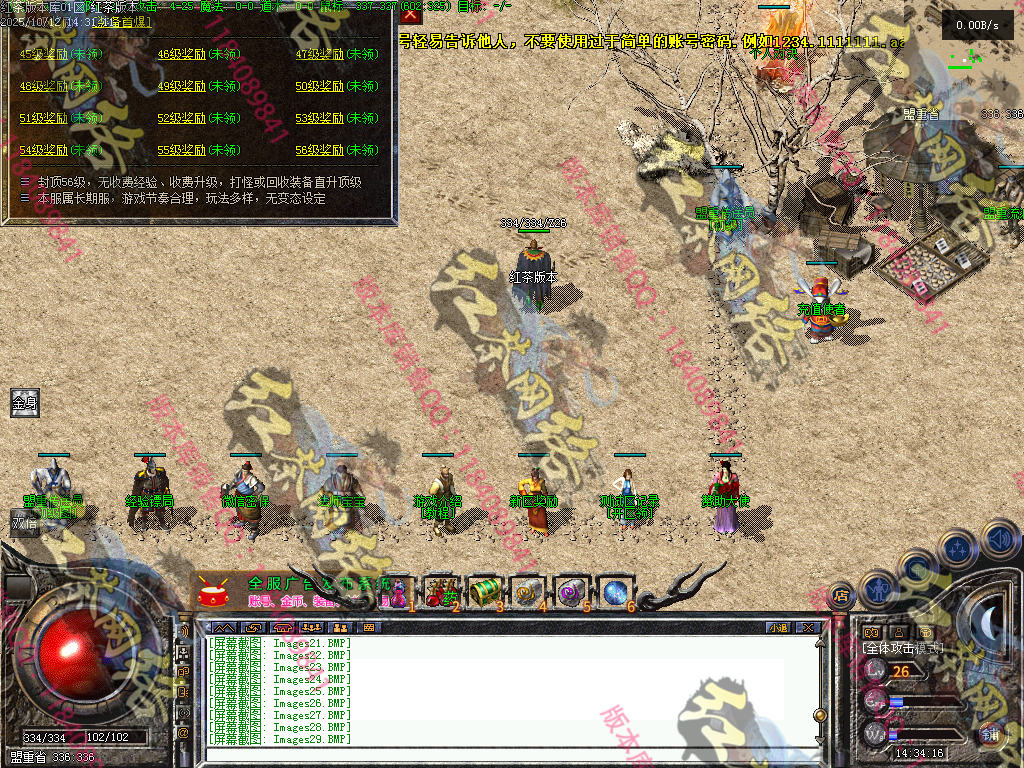The height and width of the screenshot is (768, 1024).
Task: Click the 金身 button
Action: [x=24, y=403]
